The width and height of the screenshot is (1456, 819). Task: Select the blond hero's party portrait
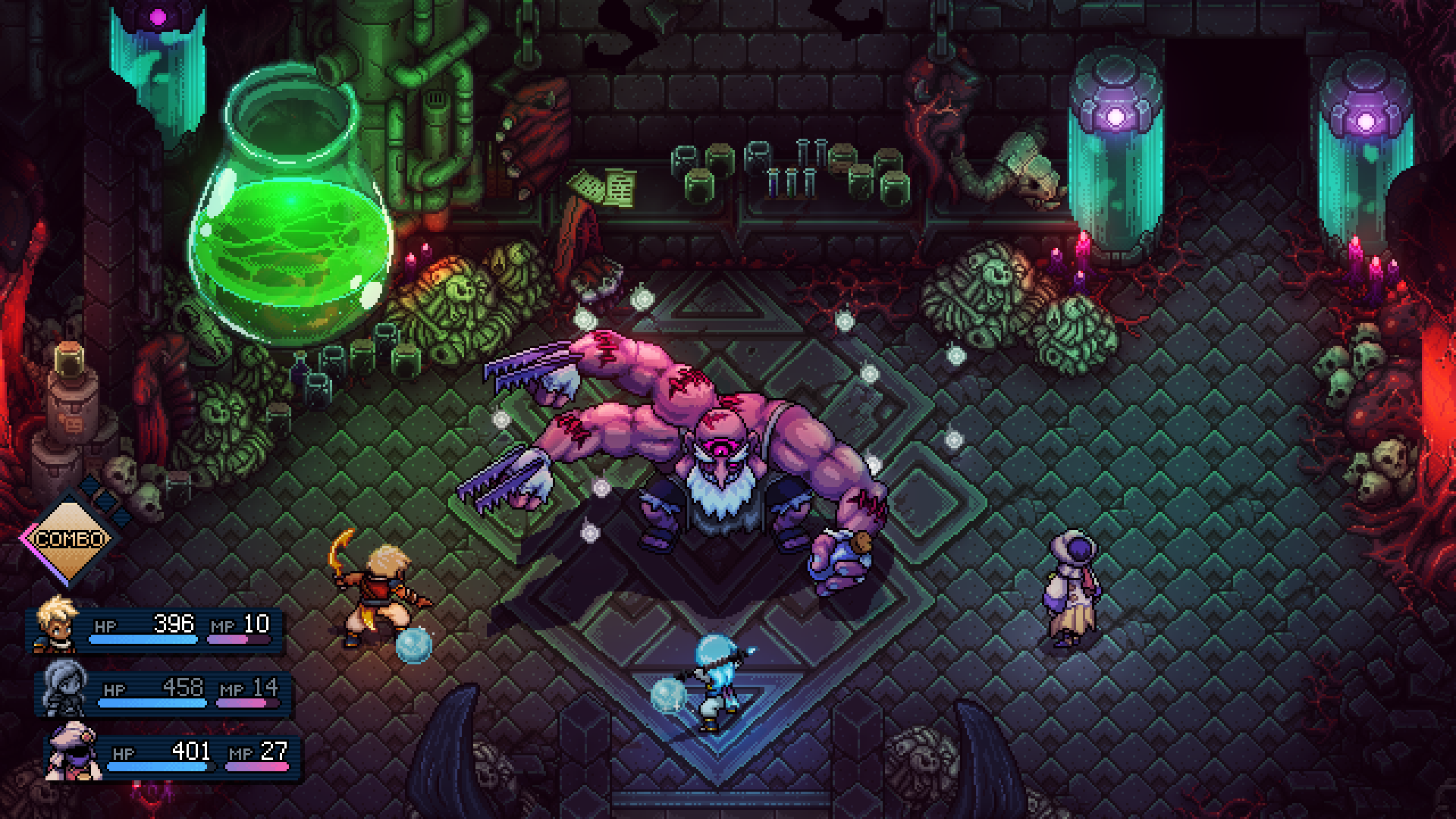pos(56,625)
